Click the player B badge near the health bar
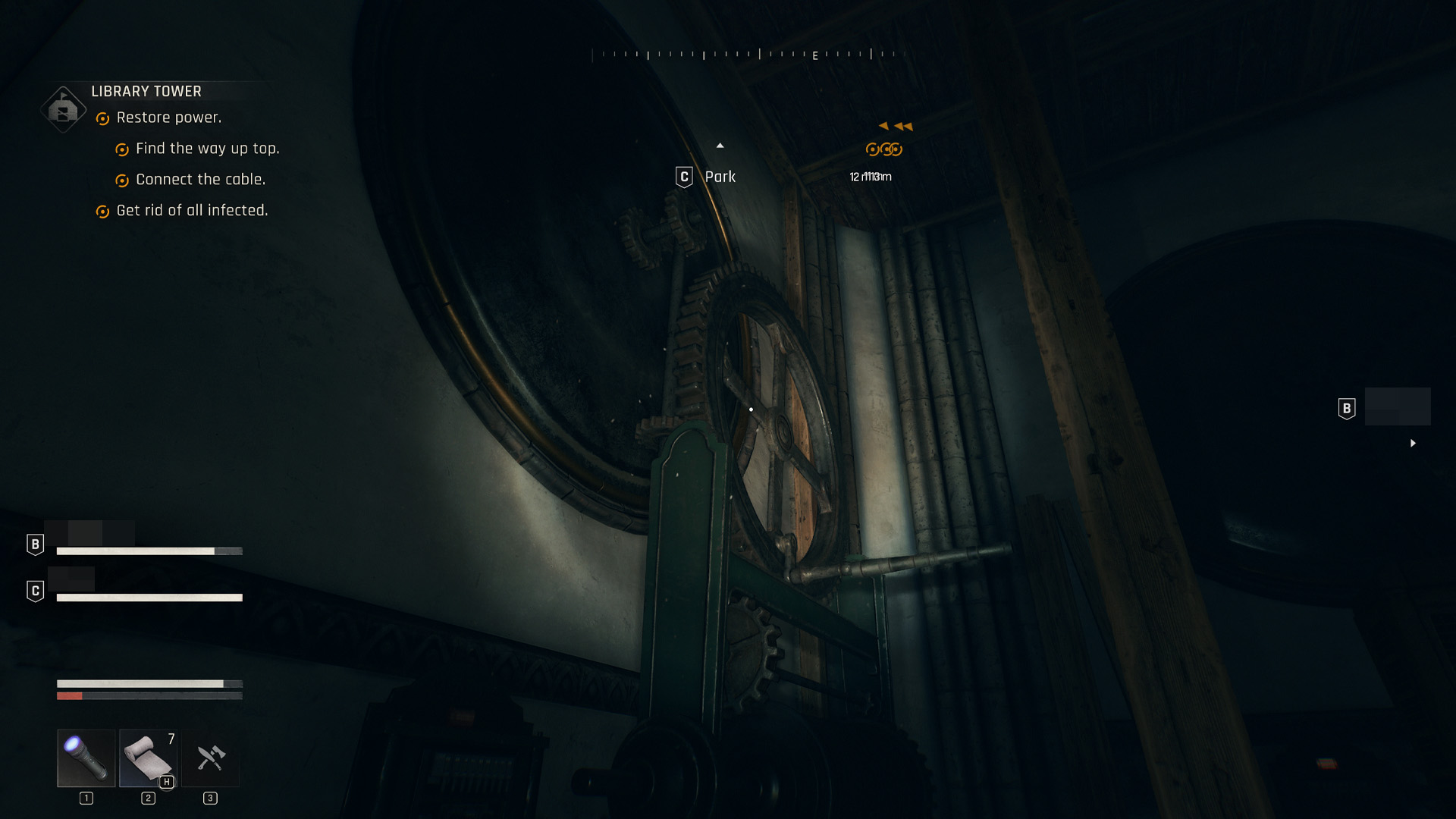Image resolution: width=1456 pixels, height=819 pixels. coord(34,543)
